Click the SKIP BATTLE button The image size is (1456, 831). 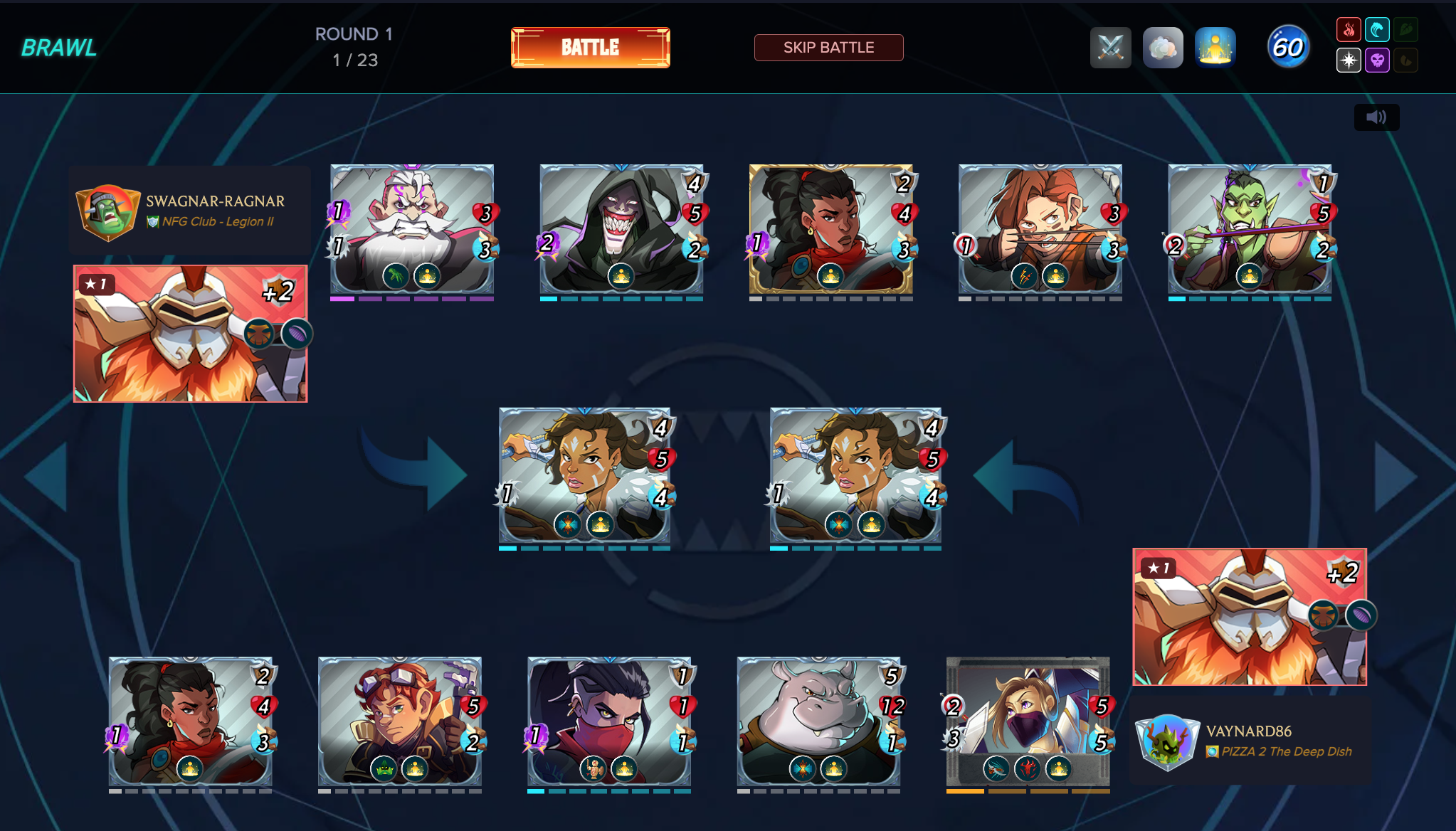[x=828, y=48]
